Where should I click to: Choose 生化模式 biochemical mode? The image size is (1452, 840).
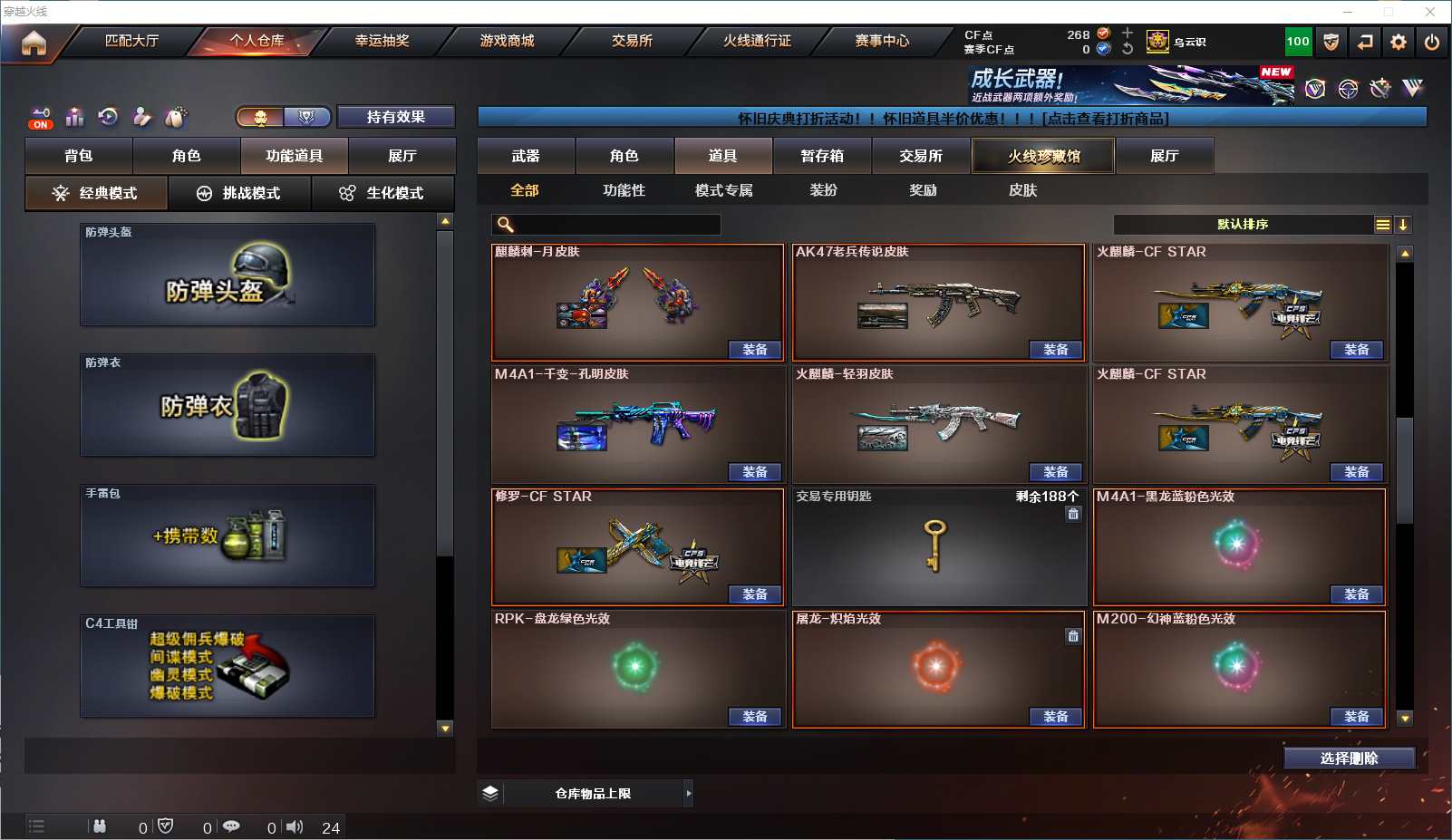pos(383,193)
